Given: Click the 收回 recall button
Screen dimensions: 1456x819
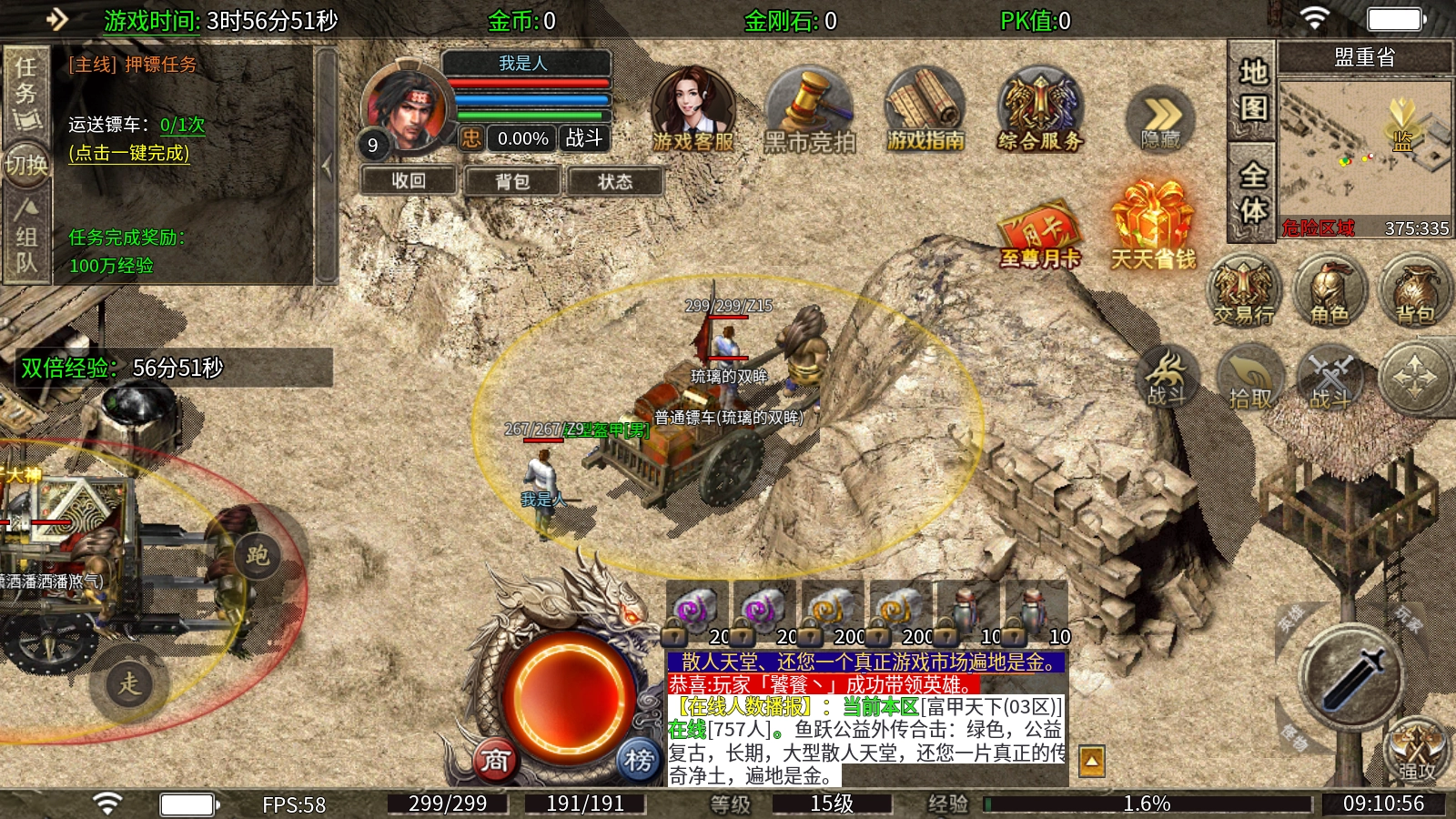Looking at the screenshot, I should (x=409, y=181).
